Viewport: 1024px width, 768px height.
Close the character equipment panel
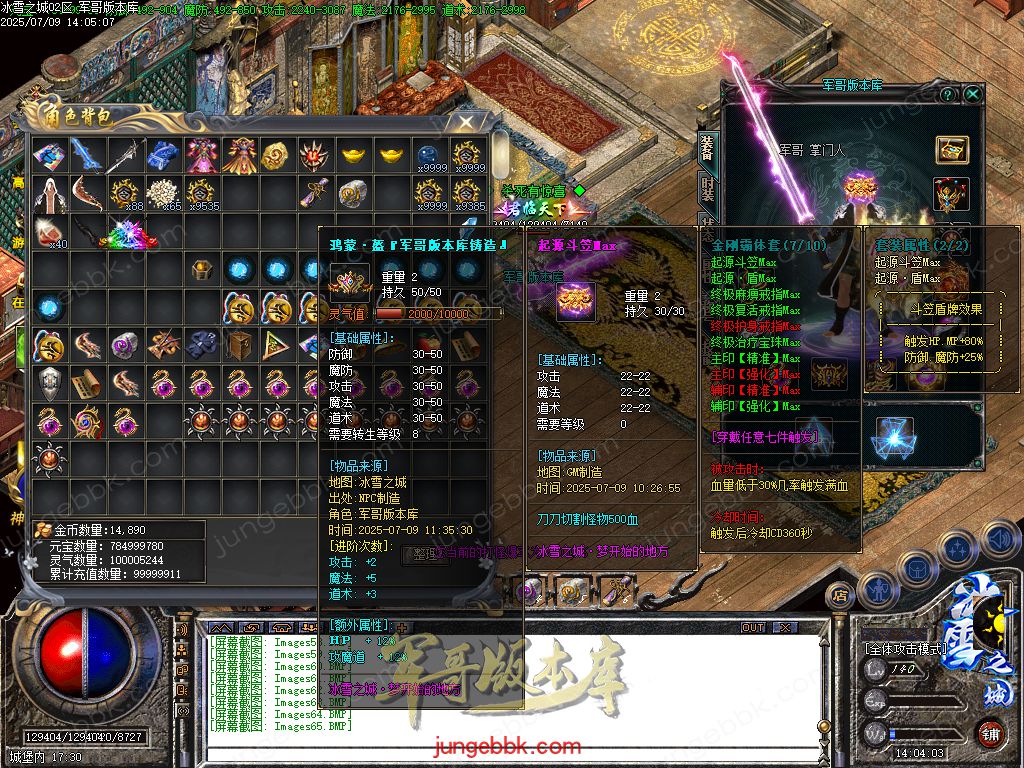(x=973, y=94)
